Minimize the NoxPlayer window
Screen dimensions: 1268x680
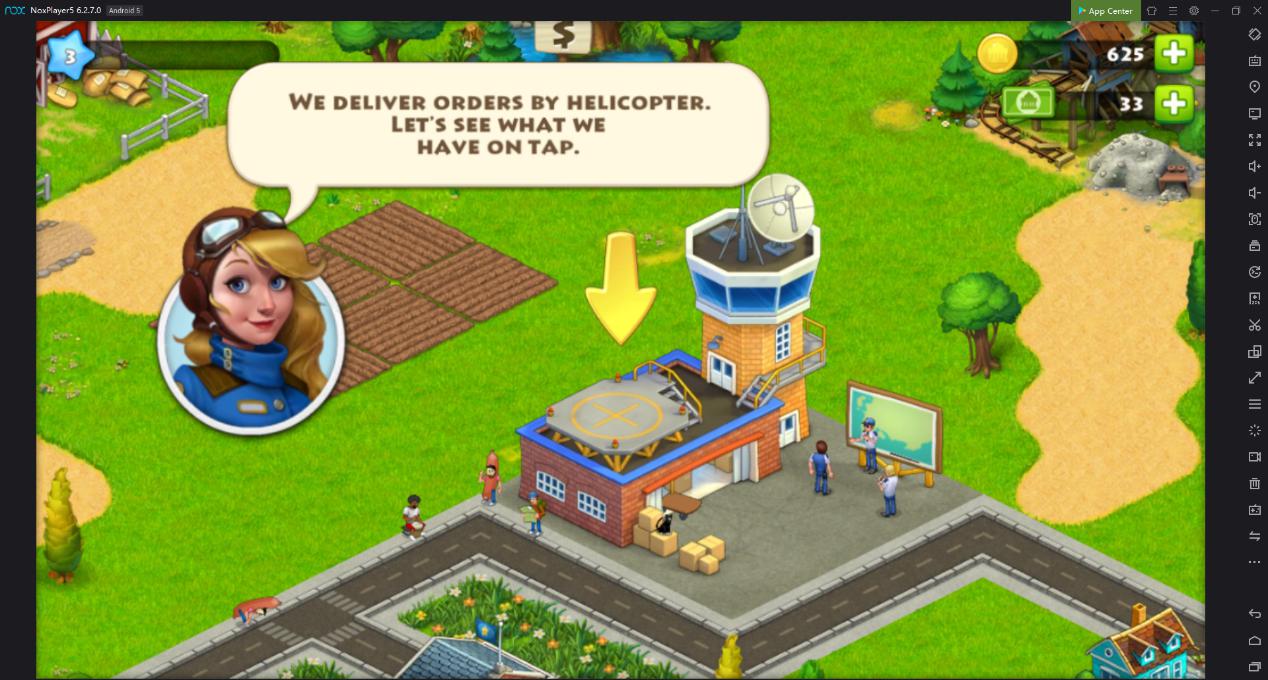[1215, 11]
